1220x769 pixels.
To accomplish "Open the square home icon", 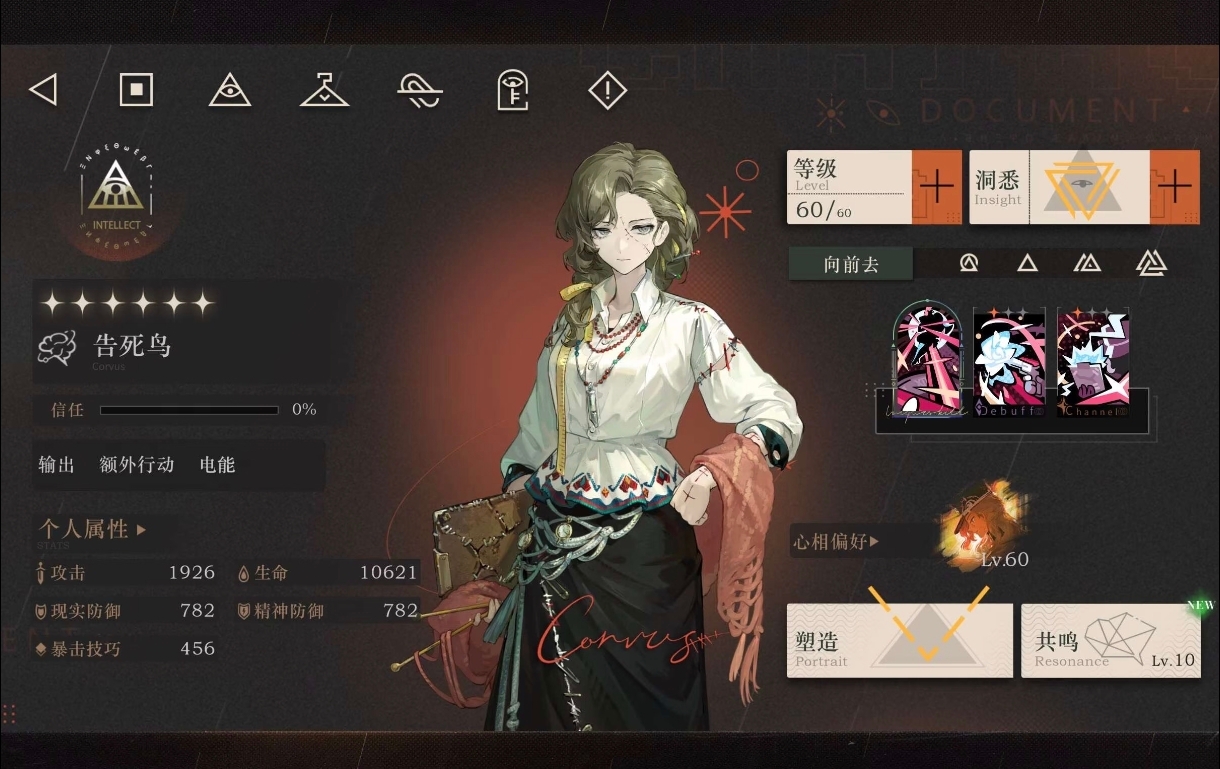I will point(136,90).
